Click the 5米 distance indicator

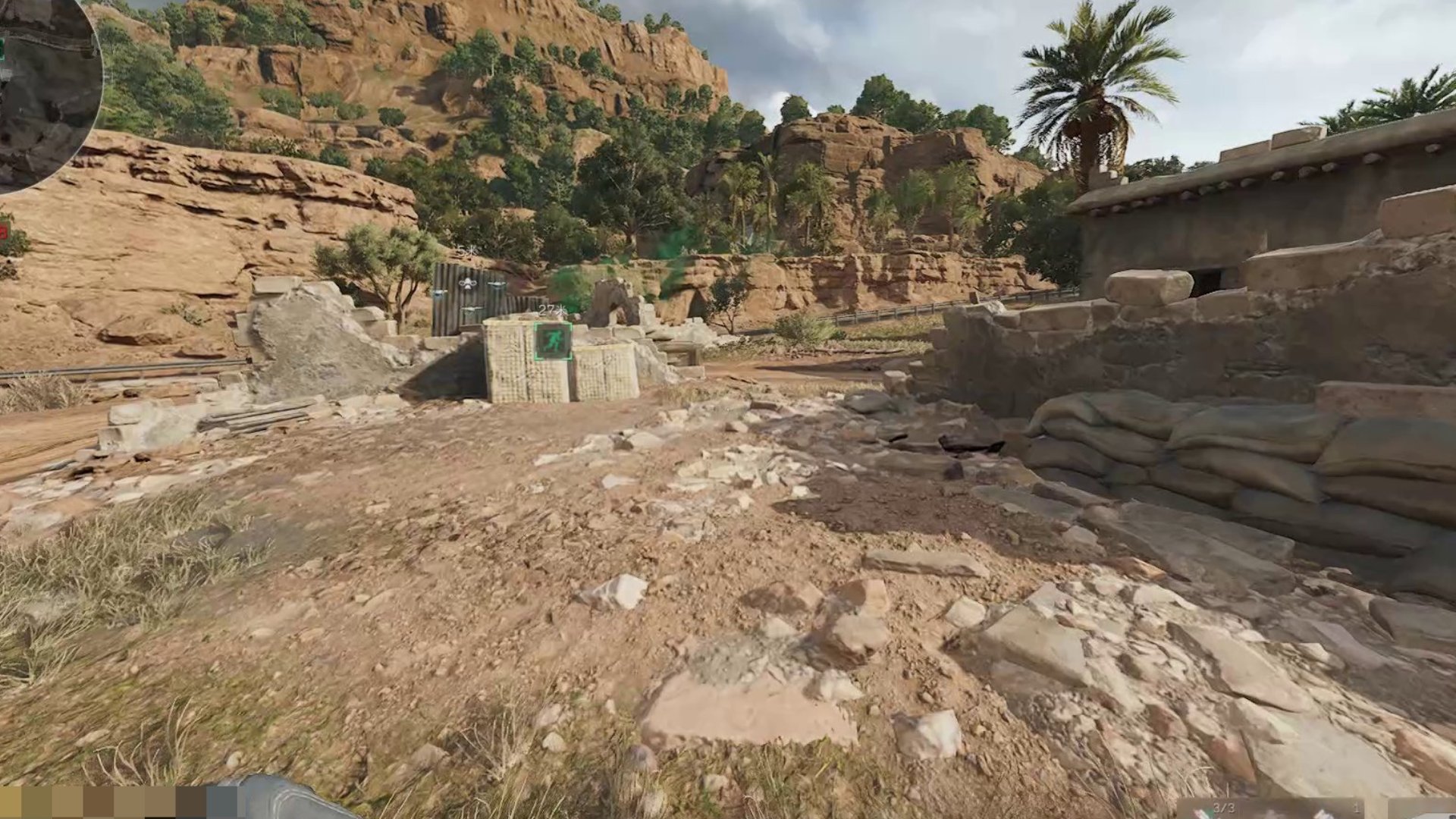tap(465, 249)
